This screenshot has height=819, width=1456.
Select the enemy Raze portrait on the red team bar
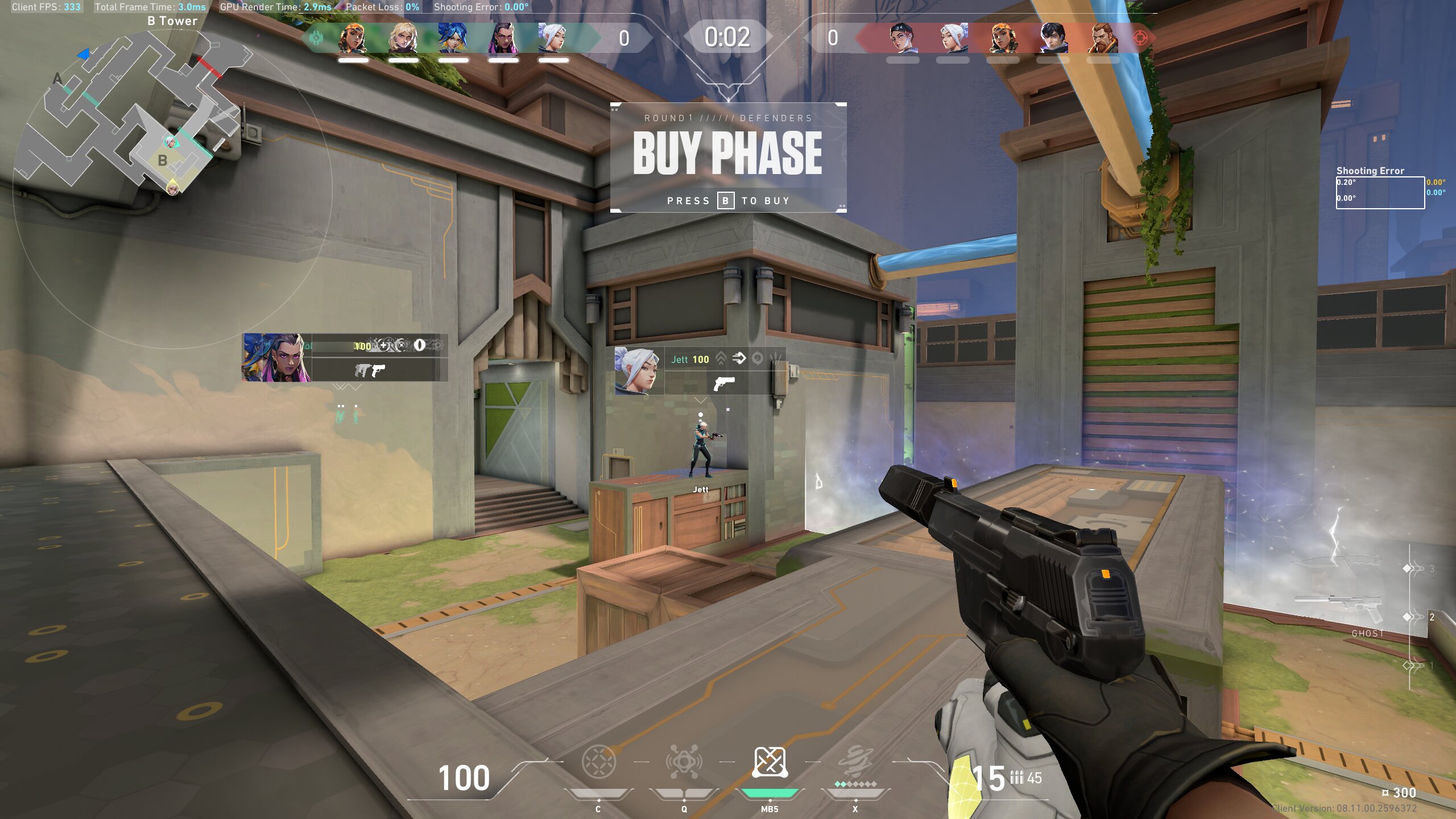1003,39
